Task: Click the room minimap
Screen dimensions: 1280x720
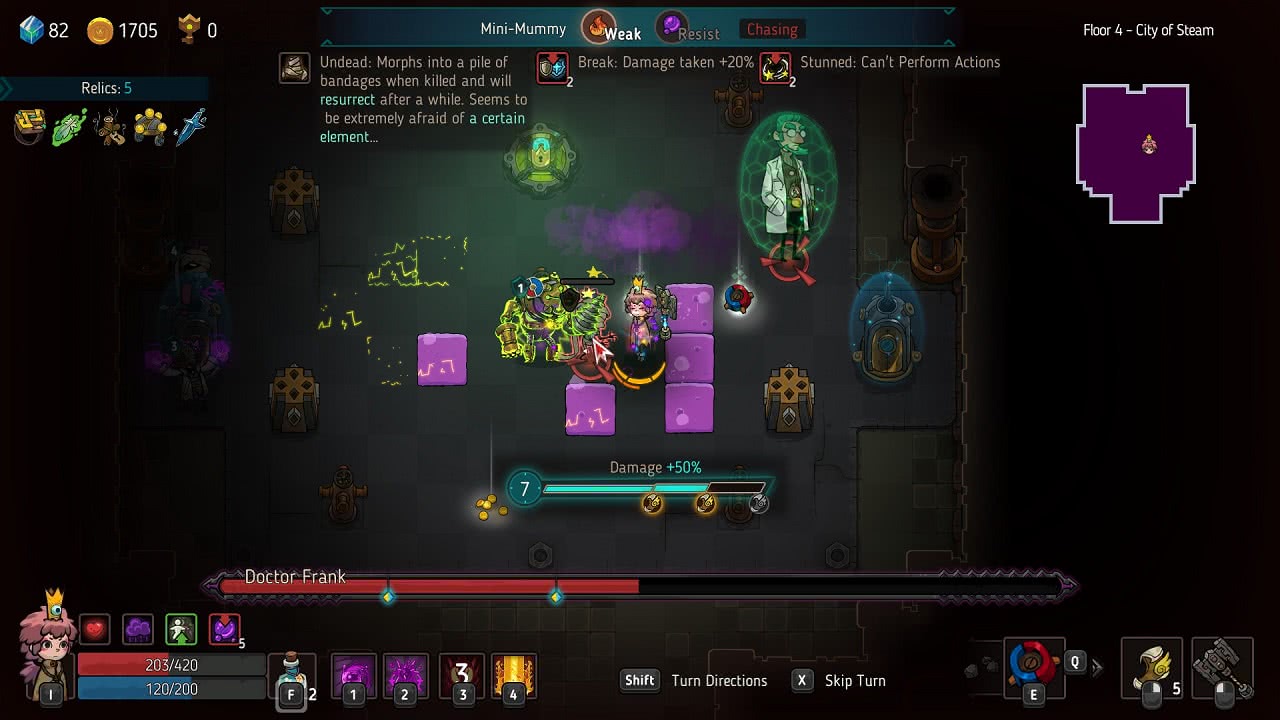Action: coord(1135,152)
